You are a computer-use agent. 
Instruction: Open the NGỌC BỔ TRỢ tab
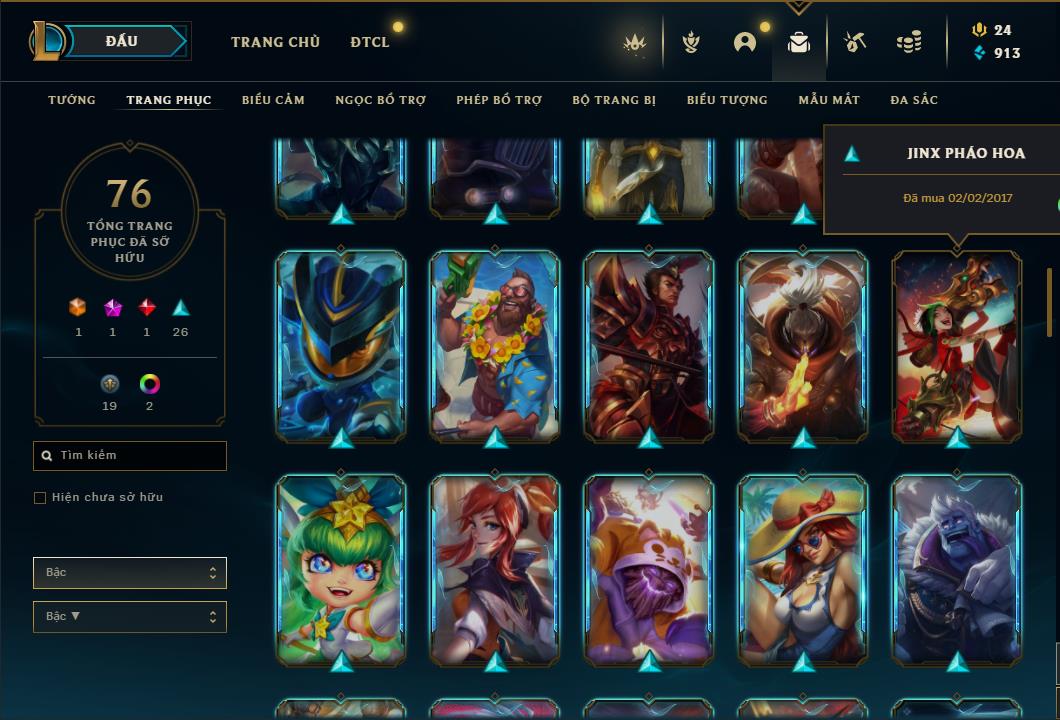coord(380,100)
